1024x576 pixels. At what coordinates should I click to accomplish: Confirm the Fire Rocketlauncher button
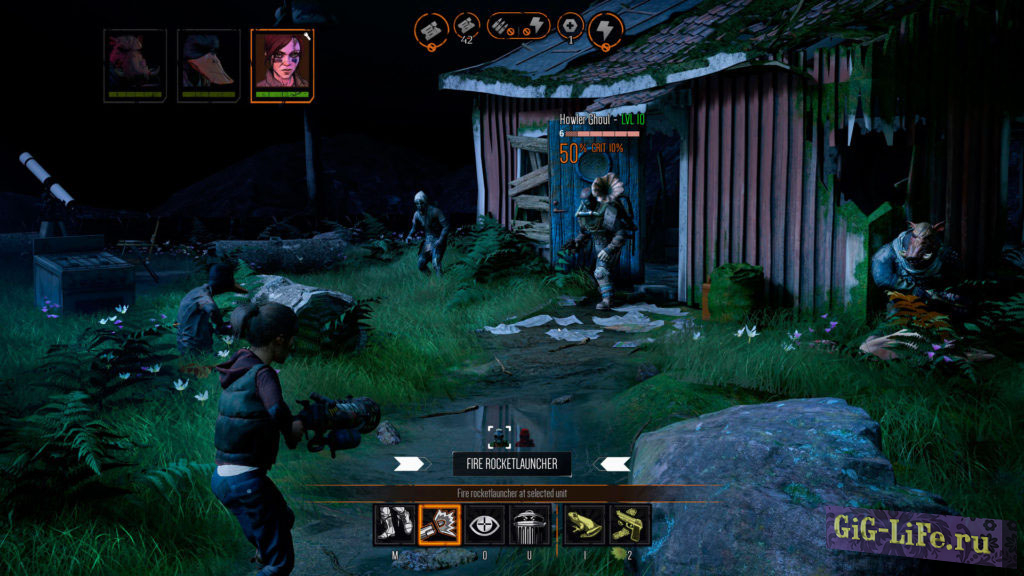click(x=512, y=463)
